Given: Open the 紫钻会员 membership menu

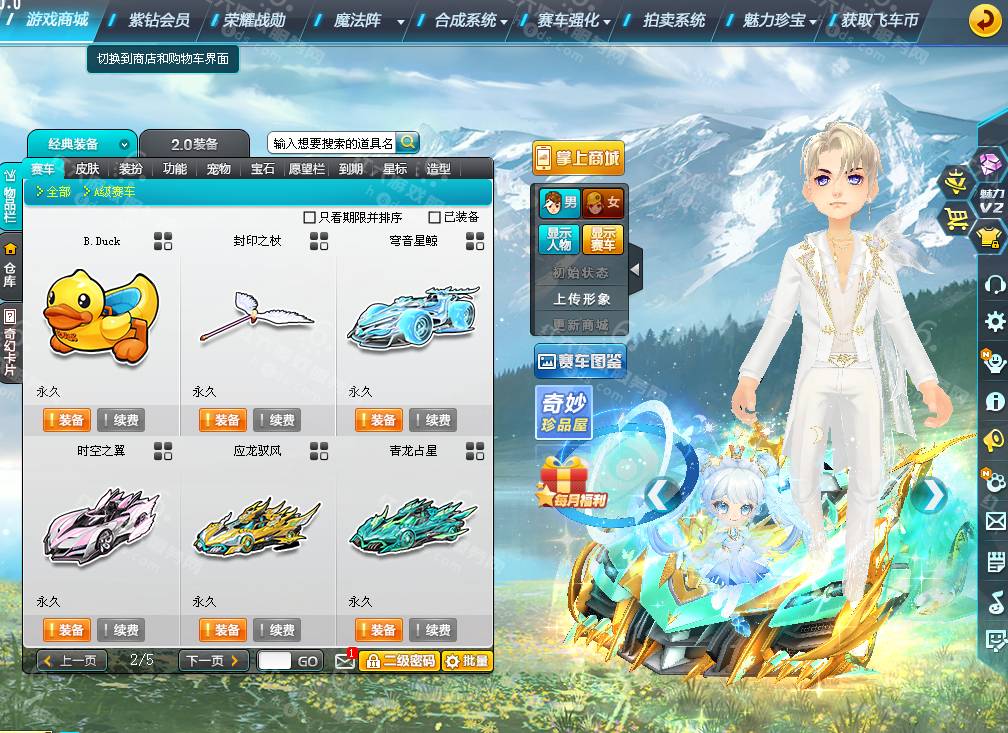Looking at the screenshot, I should pos(158,20).
